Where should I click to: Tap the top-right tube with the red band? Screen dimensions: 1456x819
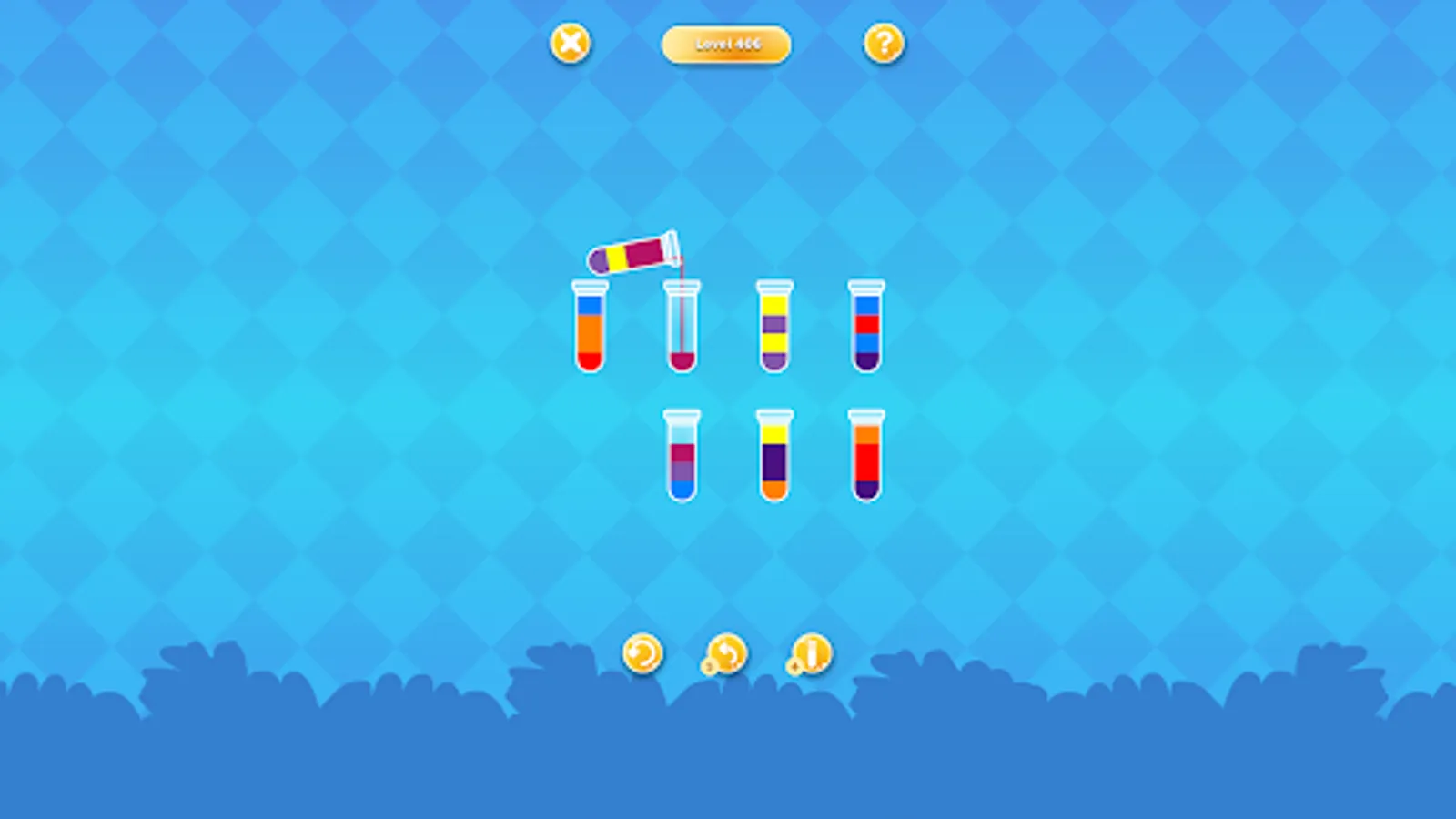864,328
